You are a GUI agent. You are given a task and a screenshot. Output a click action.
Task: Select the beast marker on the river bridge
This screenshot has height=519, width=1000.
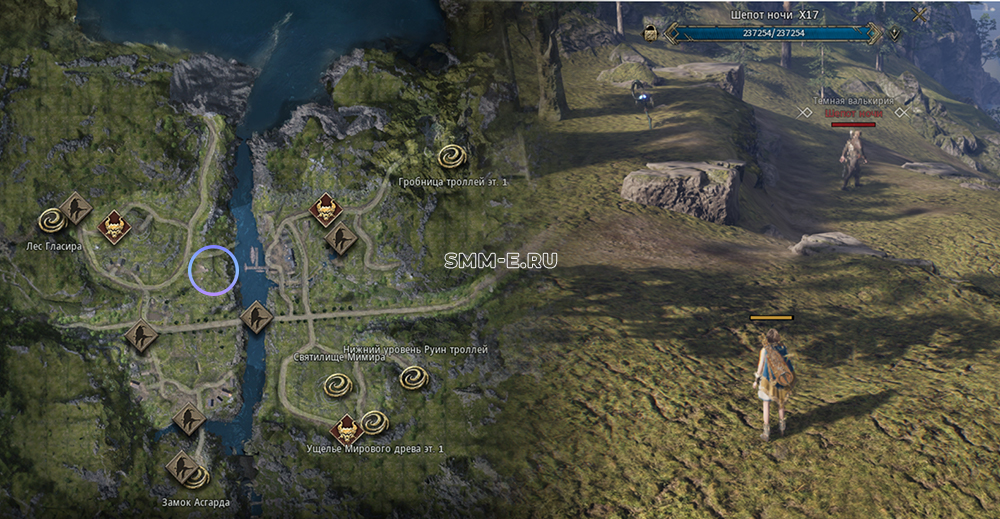point(257,318)
